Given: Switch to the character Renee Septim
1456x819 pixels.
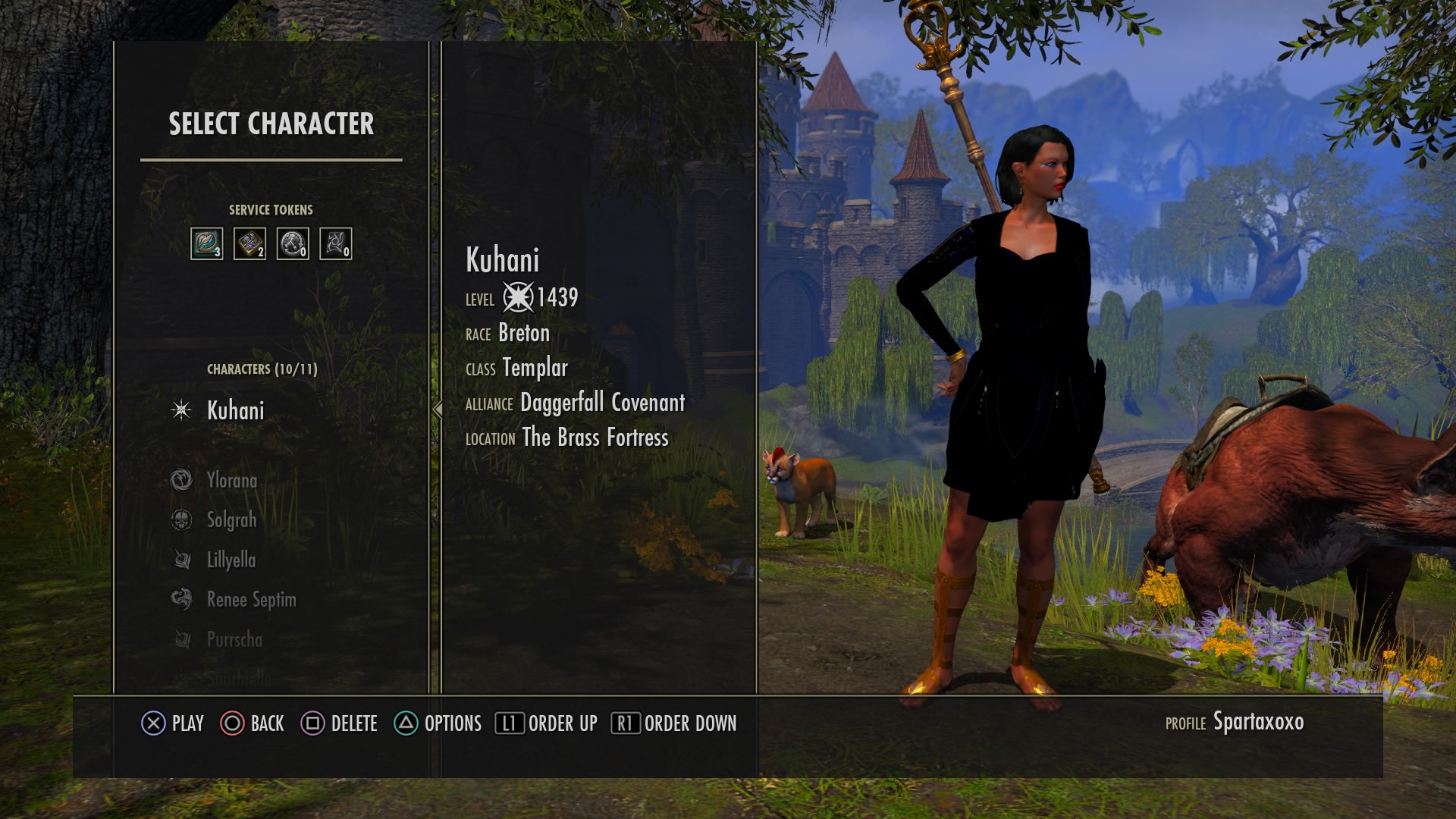Looking at the screenshot, I should click(251, 600).
